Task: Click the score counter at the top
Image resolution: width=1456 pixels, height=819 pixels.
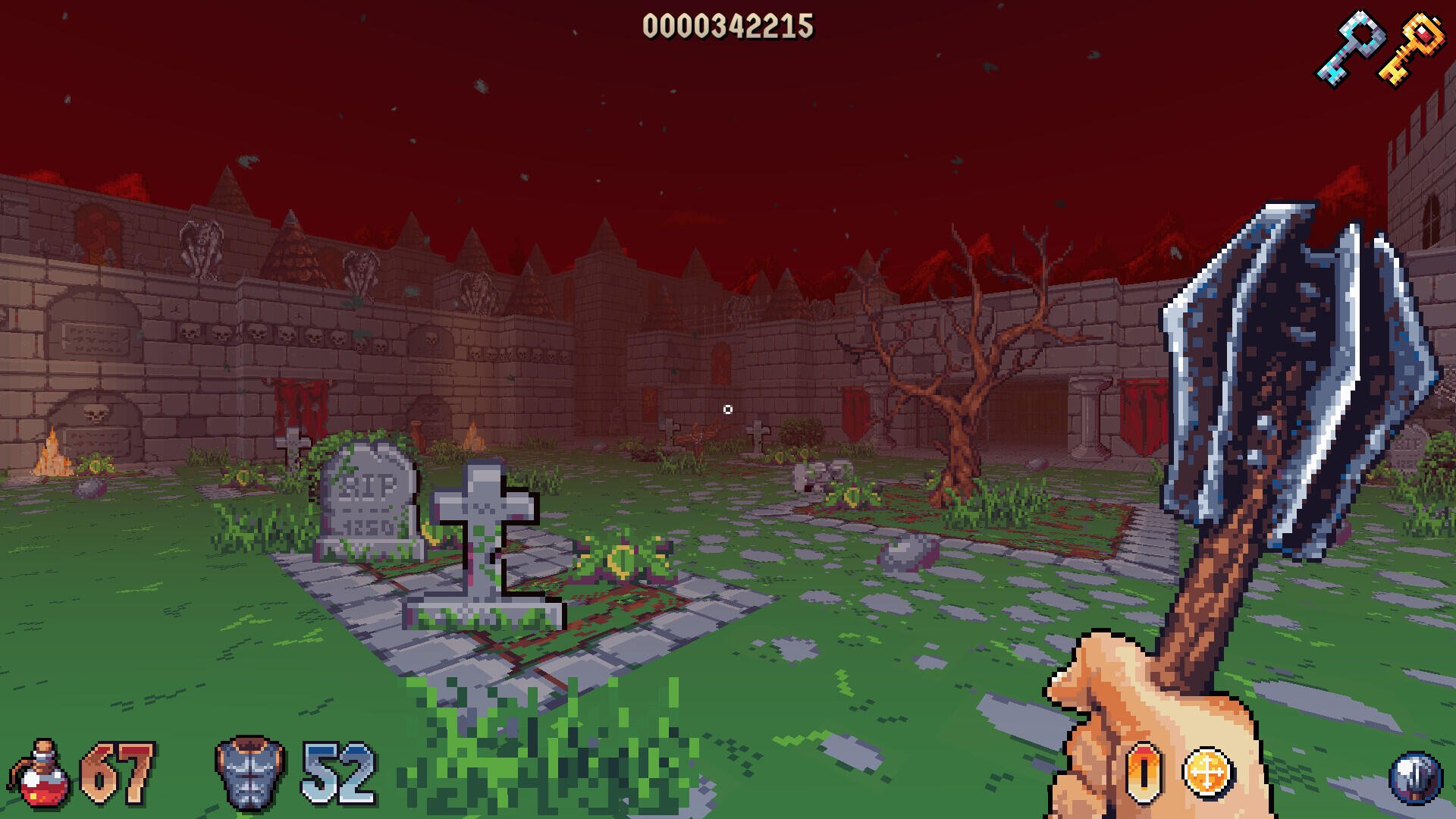Action: pos(730,27)
